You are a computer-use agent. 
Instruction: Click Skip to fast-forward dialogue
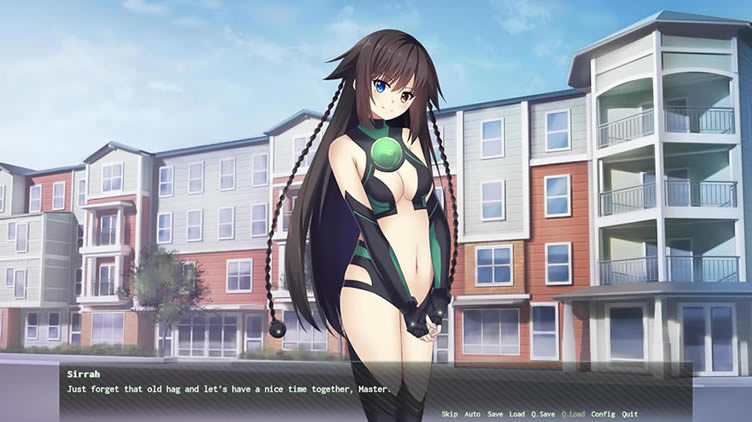[x=449, y=414]
